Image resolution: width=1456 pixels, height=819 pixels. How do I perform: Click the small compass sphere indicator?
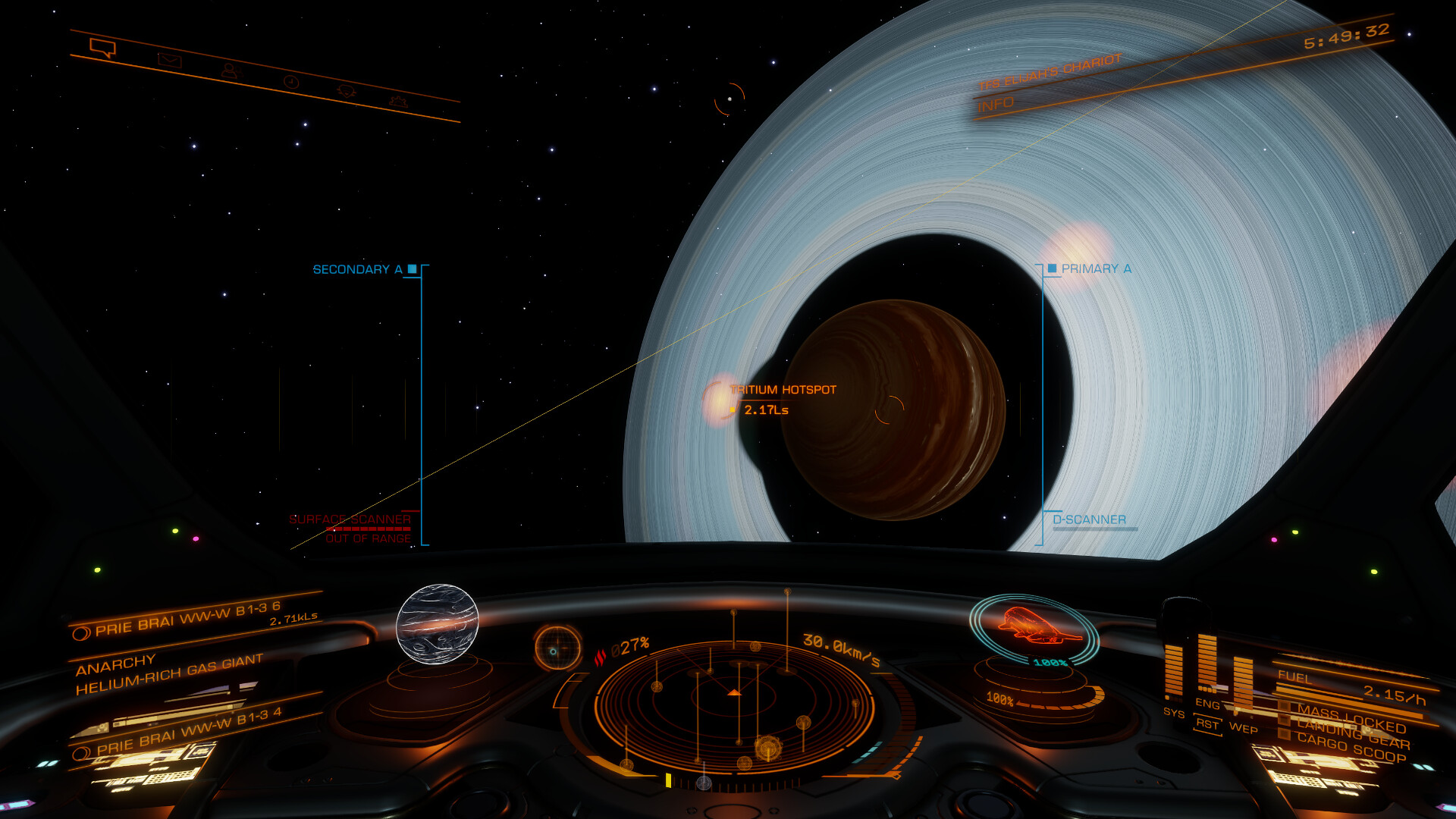[557, 648]
